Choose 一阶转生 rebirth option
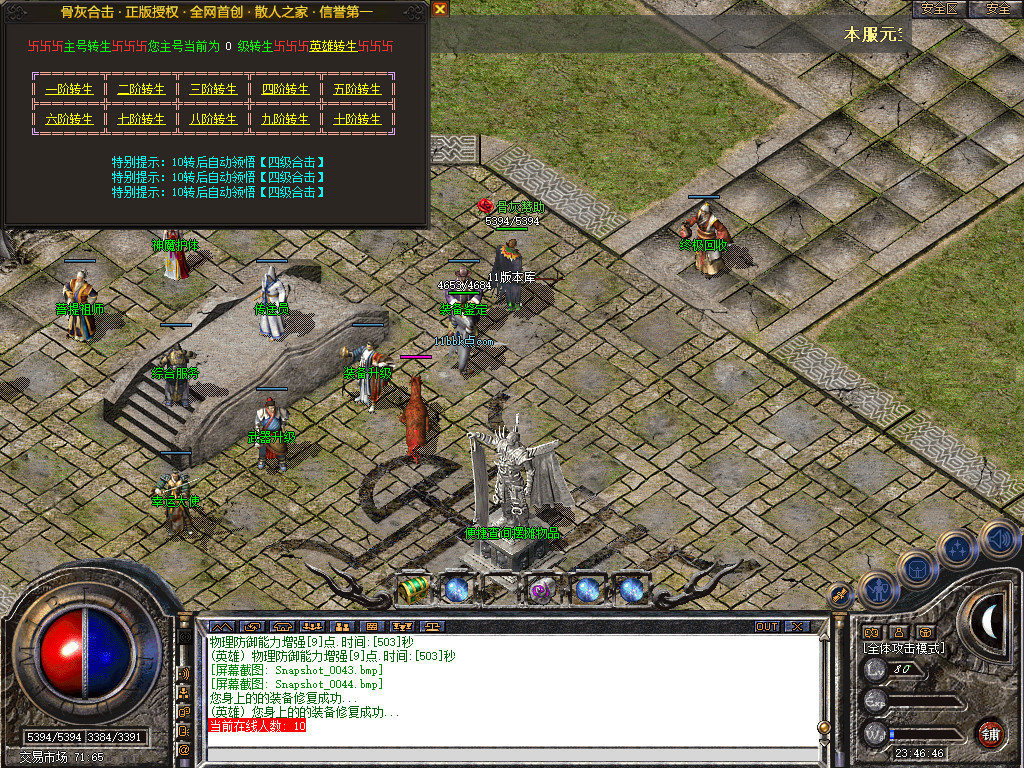Image resolution: width=1024 pixels, height=768 pixels. (69, 89)
